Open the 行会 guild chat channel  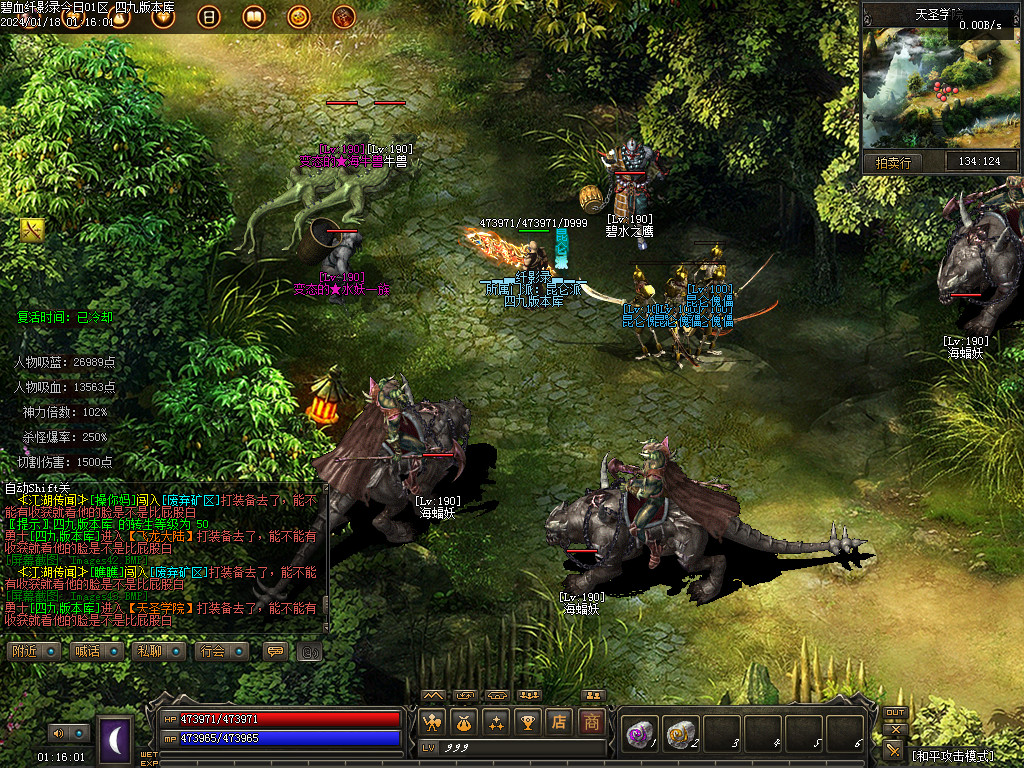220,651
